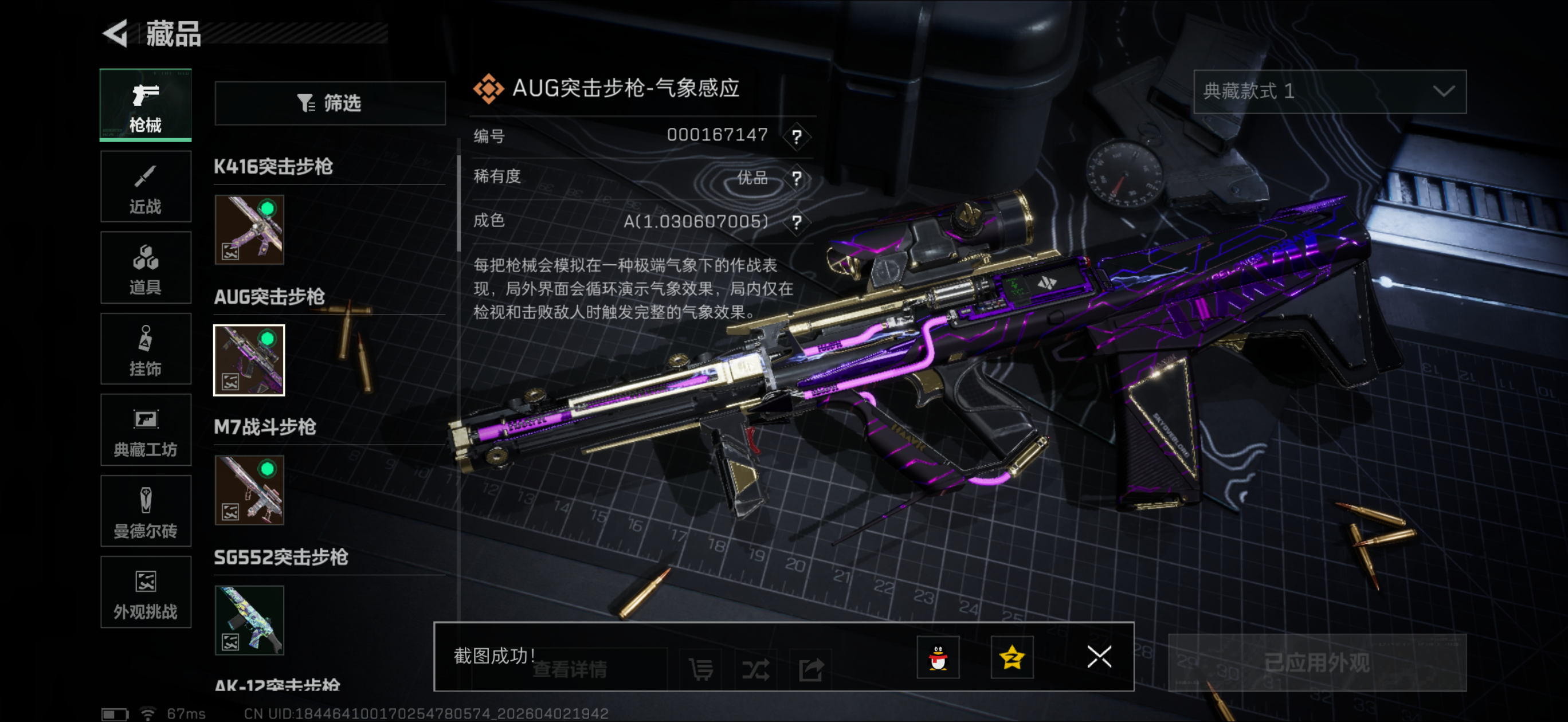1568x722 pixels.
Task: Share the screenshot to QQ penguin icon
Action: [938, 657]
